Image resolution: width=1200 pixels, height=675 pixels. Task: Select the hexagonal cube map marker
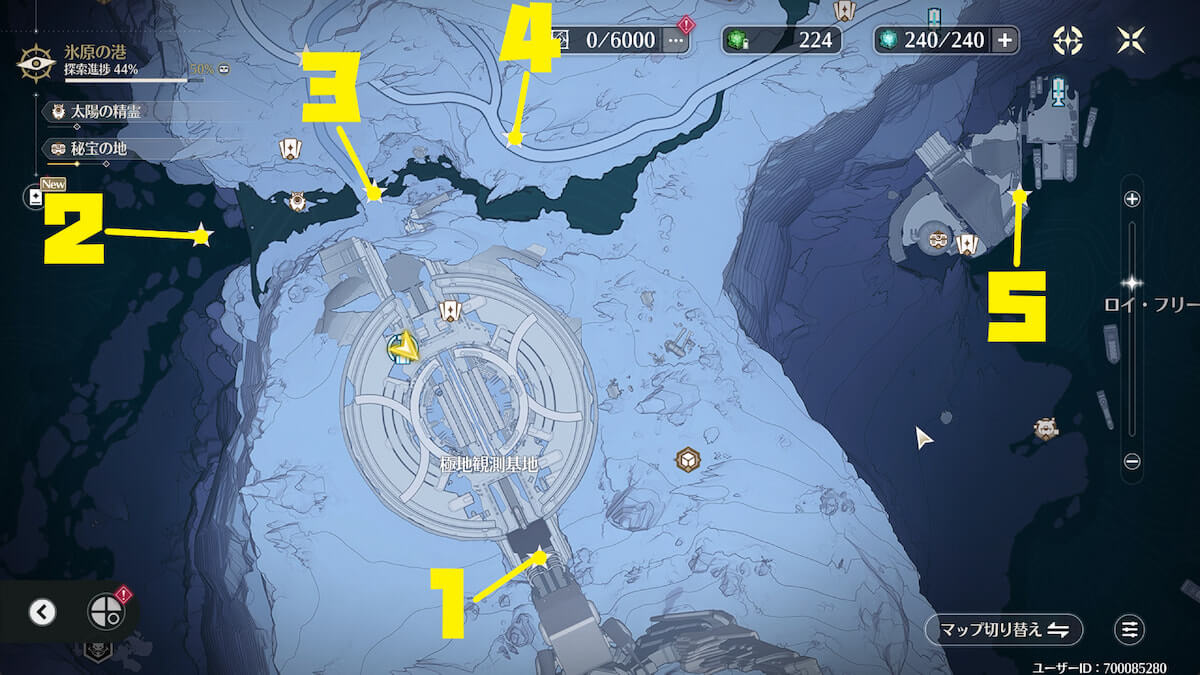point(687,459)
